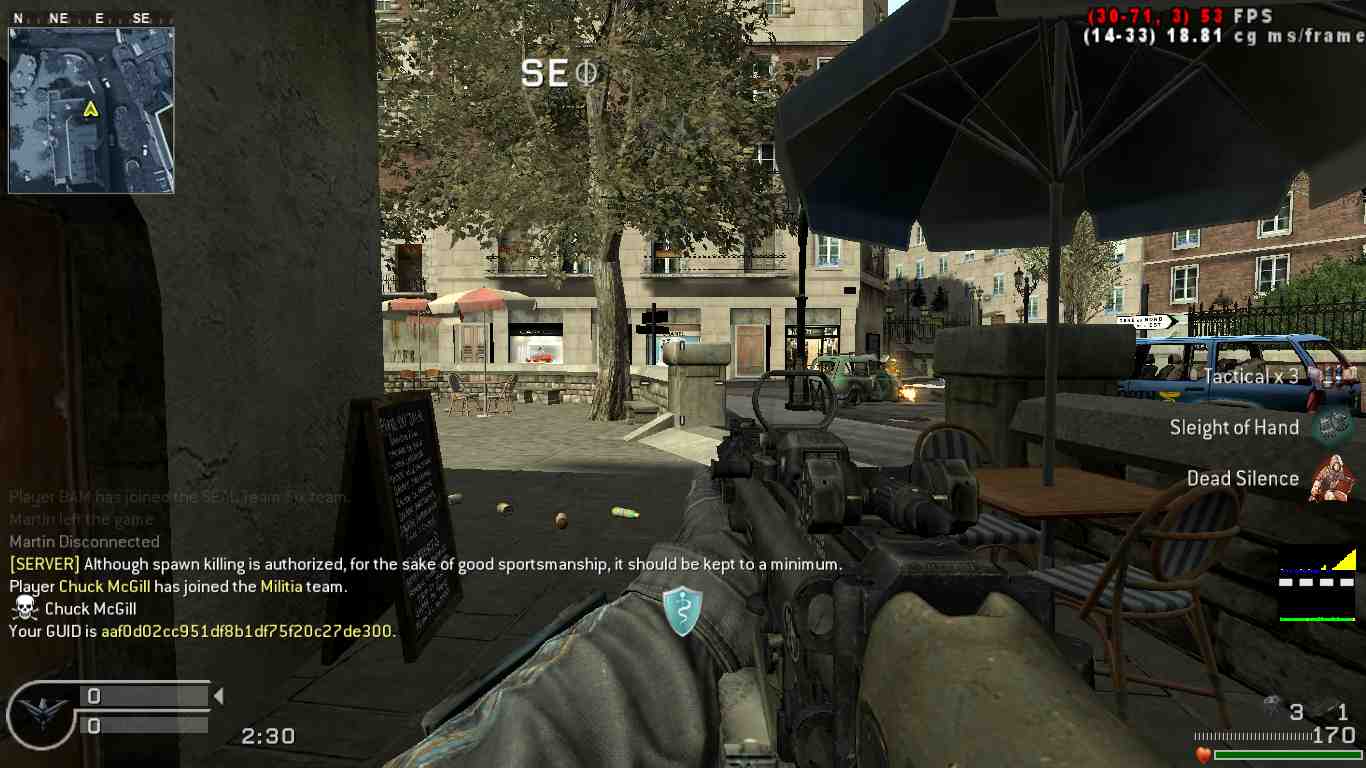Click the Tactical x3 equipment icon
This screenshot has height=768, width=1366.
pos(1331,376)
